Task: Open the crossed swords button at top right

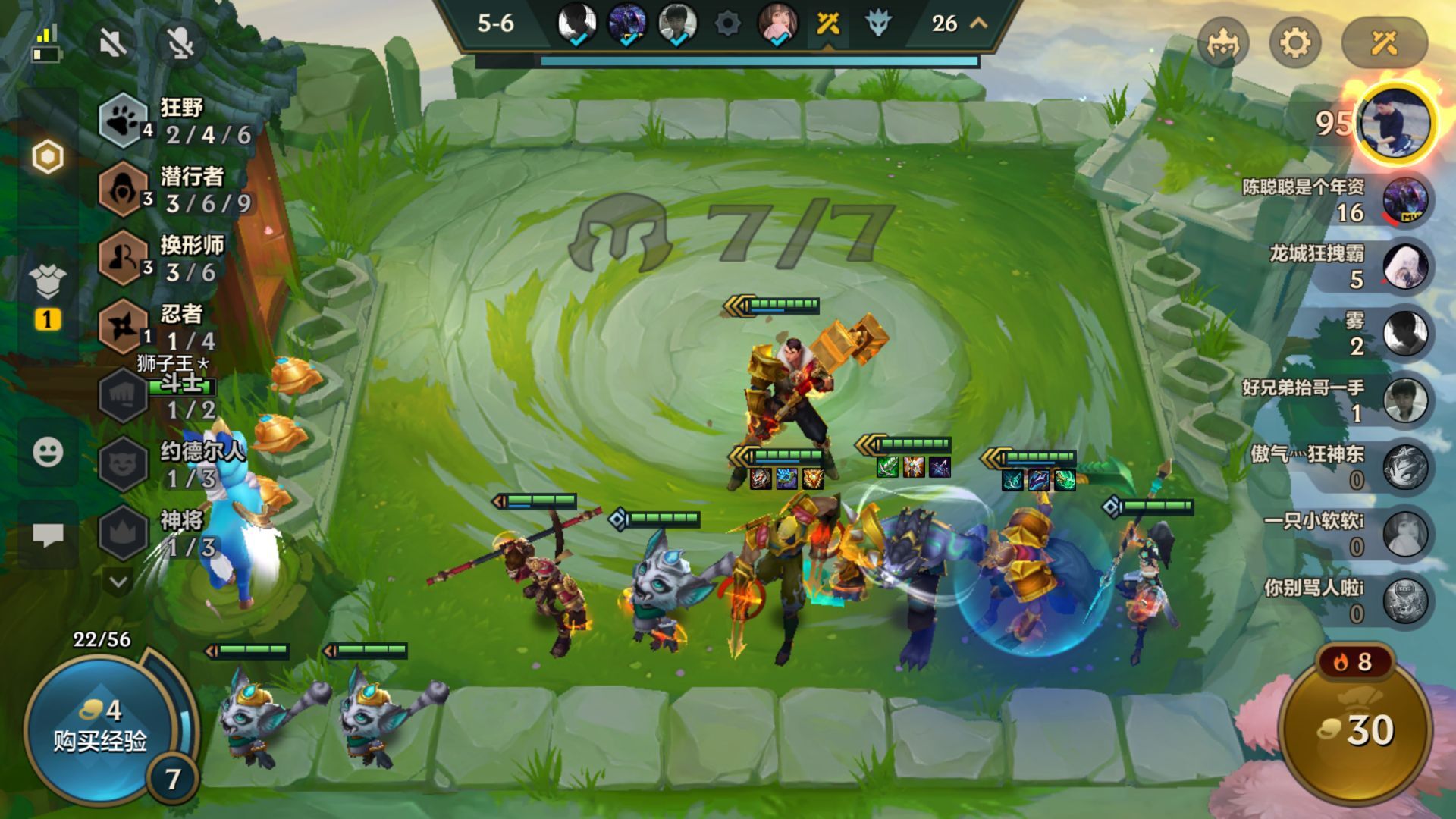Action: pyautogui.click(x=1384, y=43)
